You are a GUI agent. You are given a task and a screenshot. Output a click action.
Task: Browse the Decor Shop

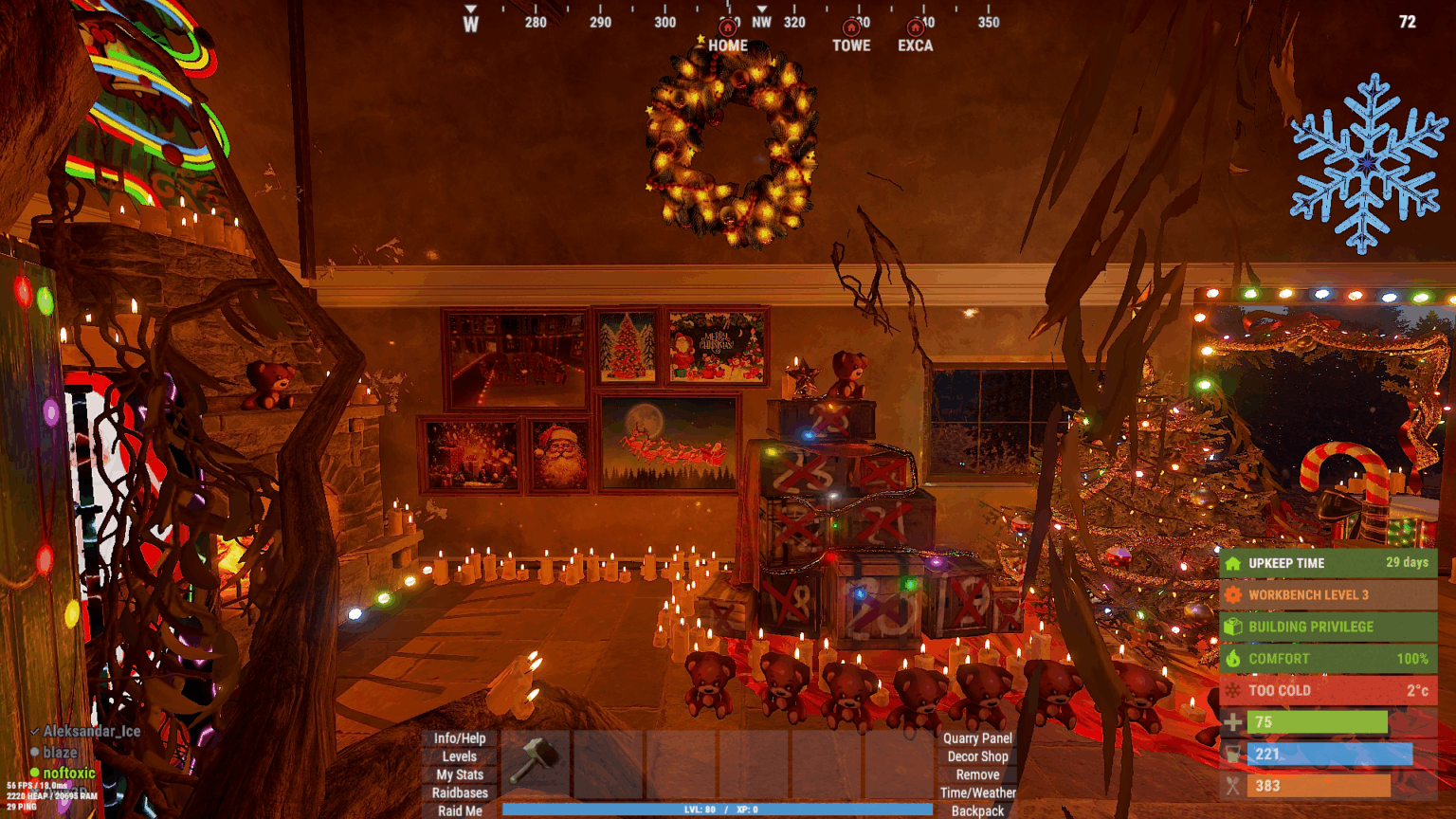pyautogui.click(x=977, y=756)
